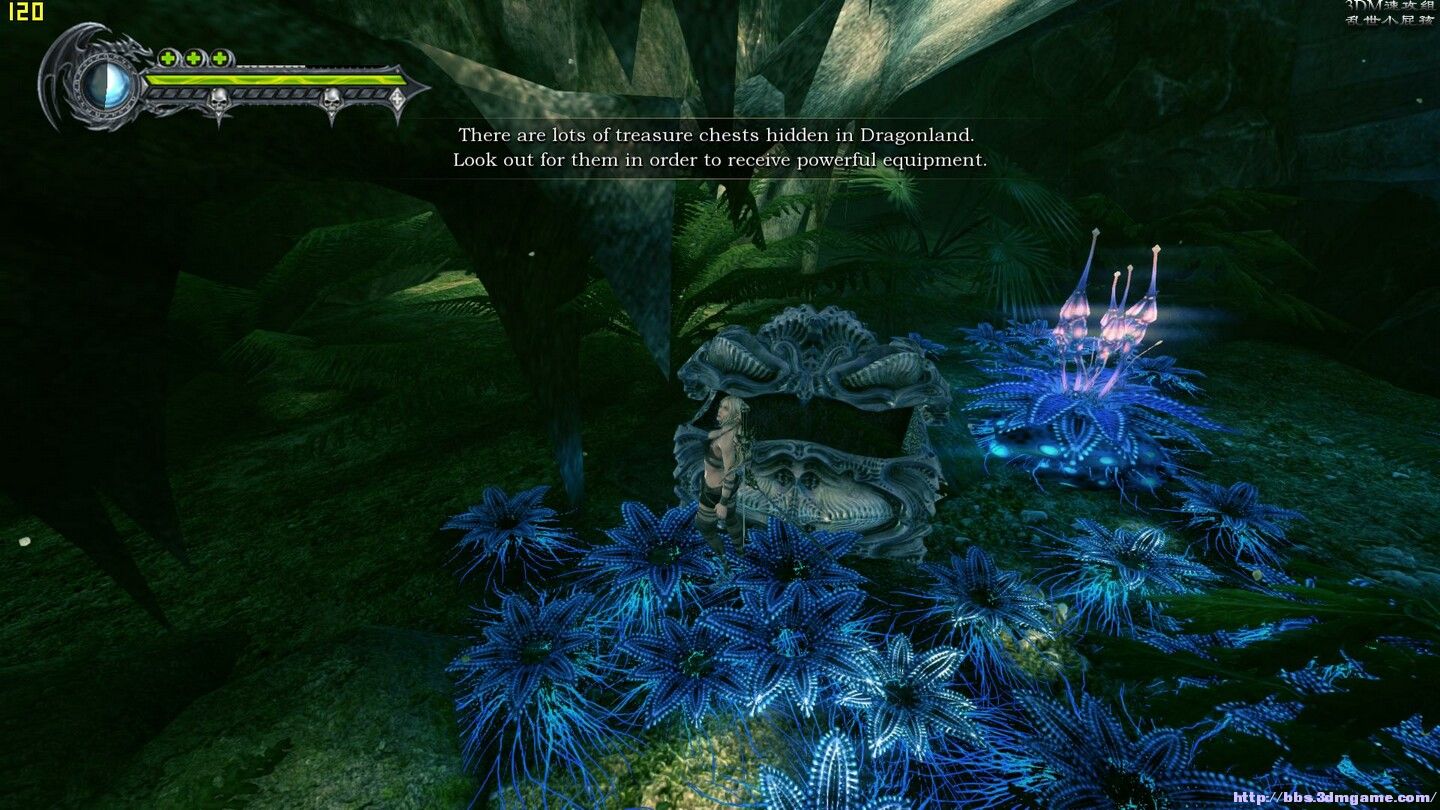Select the leftmost green healing cross charge
This screenshot has width=1440, height=810.
[x=169, y=58]
